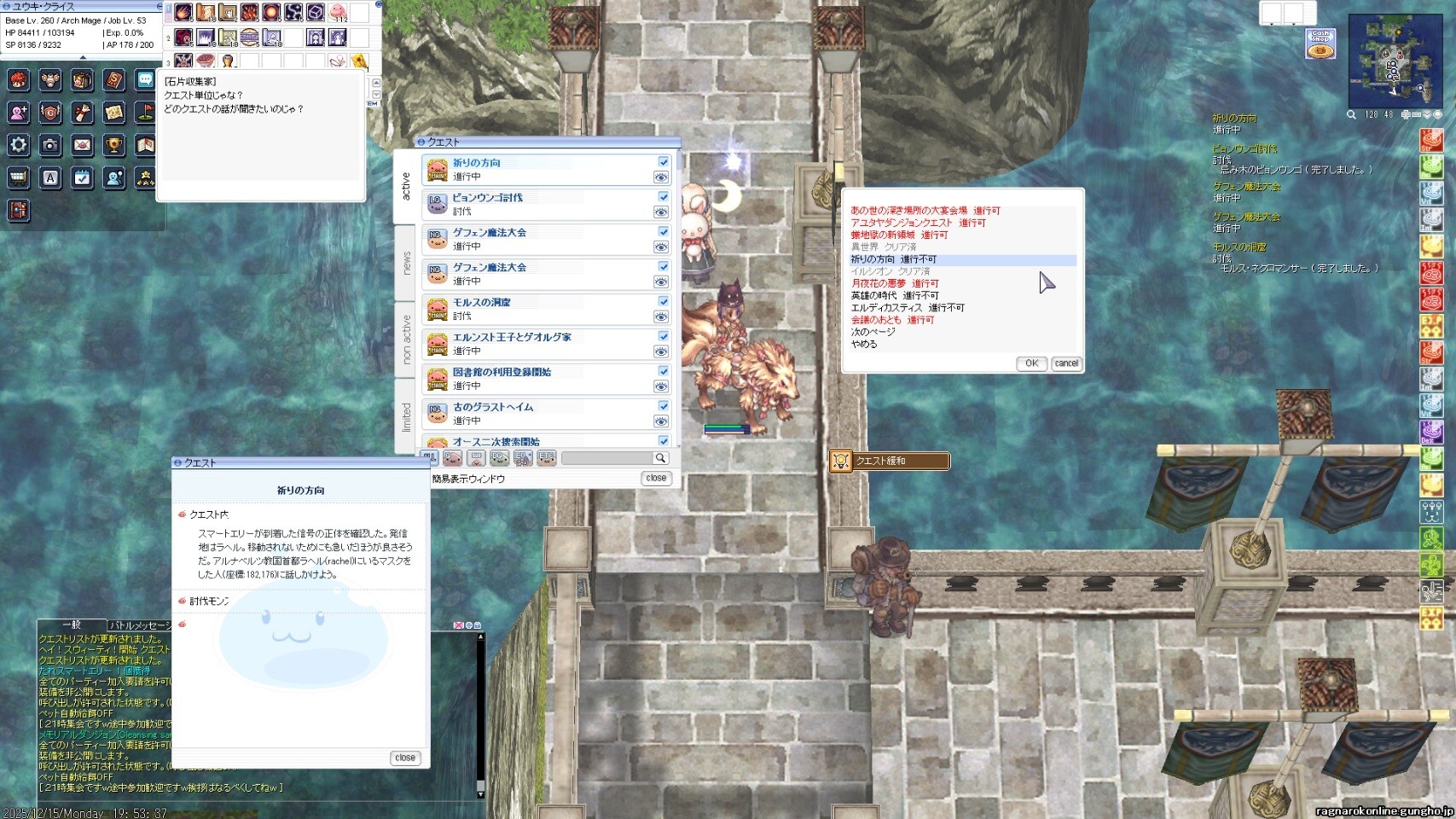The height and width of the screenshot is (819, 1456).
Task: Open the limited quest tab
Action: (406, 416)
